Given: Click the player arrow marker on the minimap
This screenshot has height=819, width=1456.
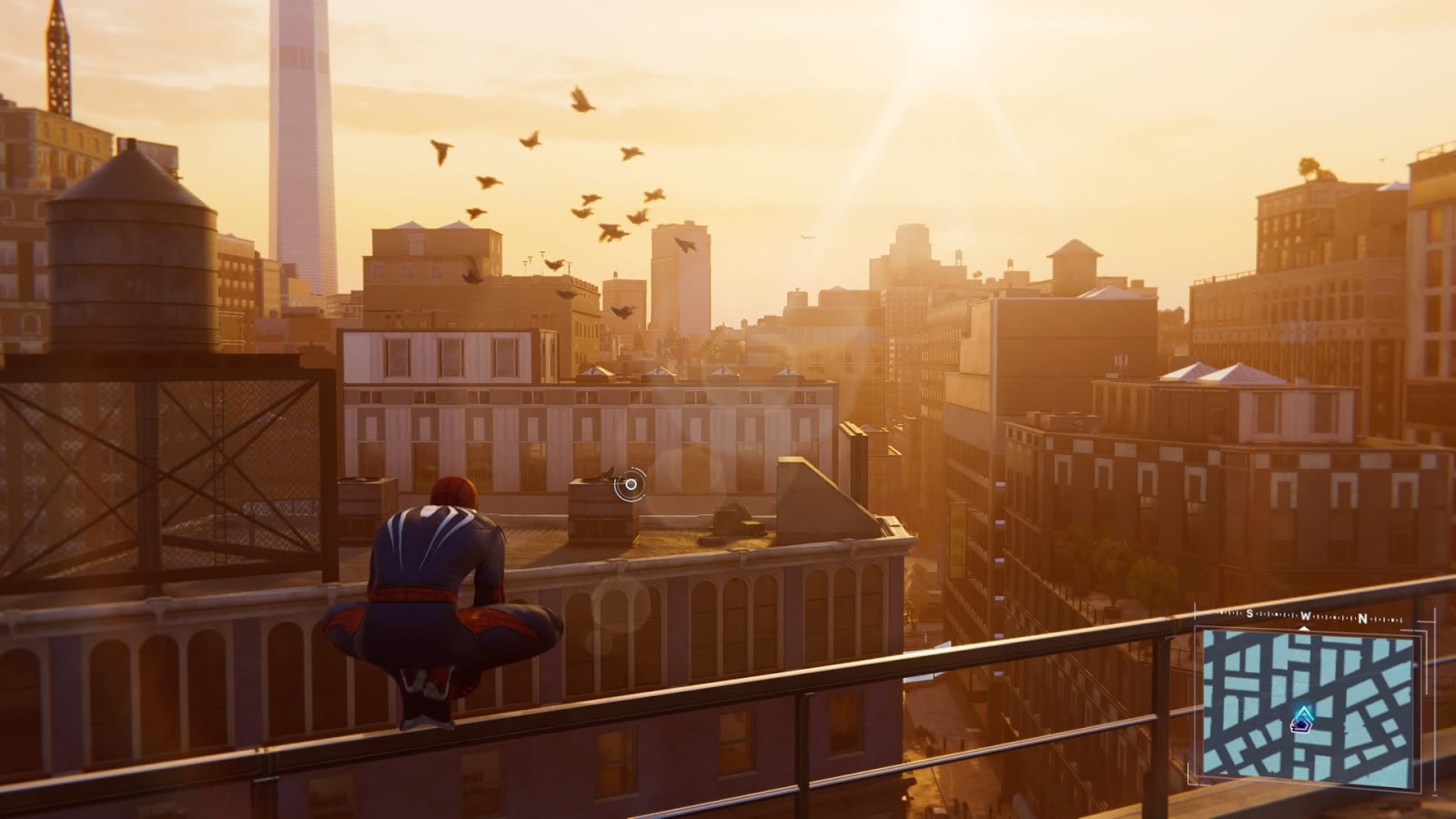Looking at the screenshot, I should [1303, 712].
